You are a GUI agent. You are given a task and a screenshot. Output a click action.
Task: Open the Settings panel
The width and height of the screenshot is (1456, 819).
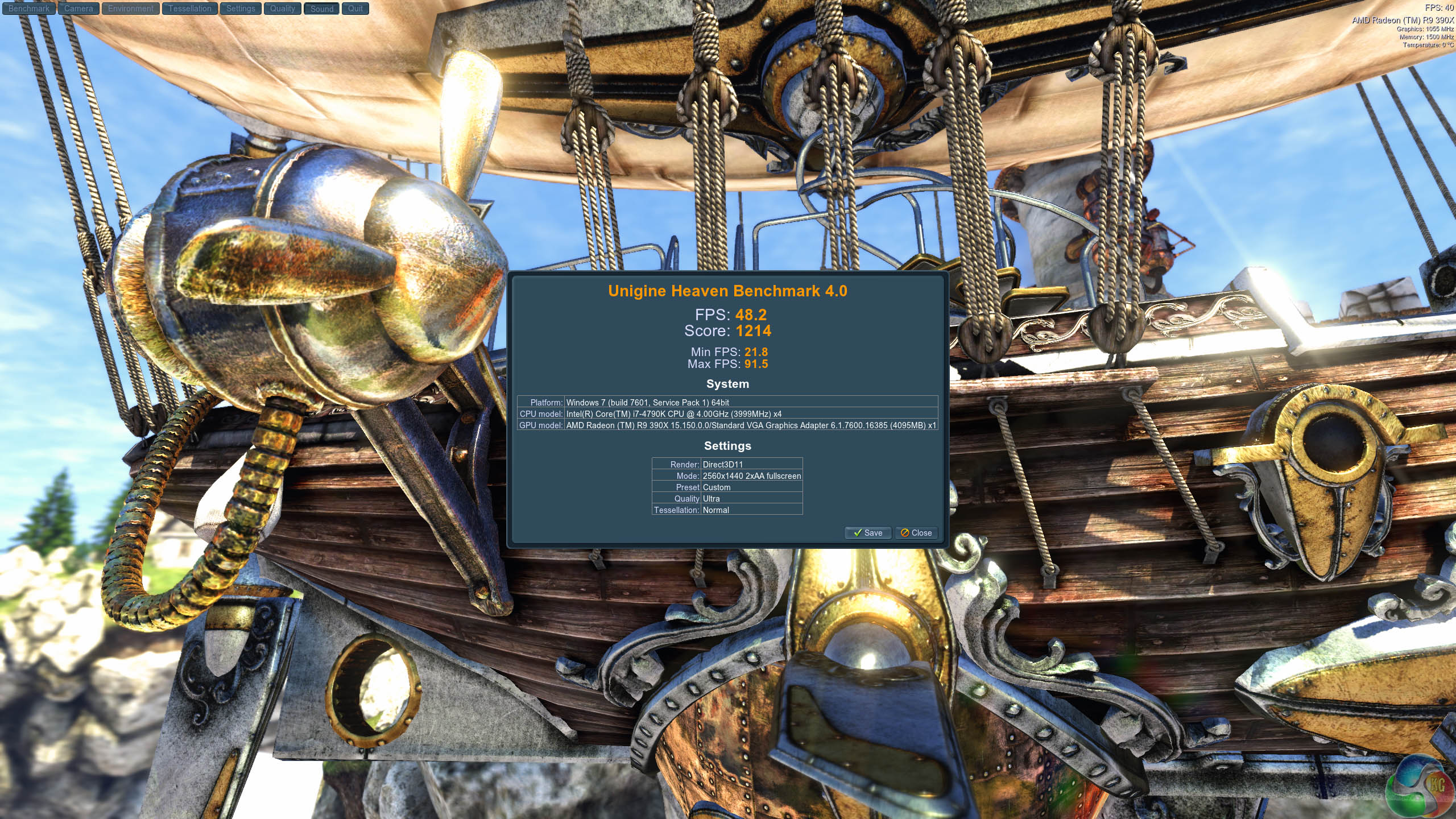pos(241,9)
